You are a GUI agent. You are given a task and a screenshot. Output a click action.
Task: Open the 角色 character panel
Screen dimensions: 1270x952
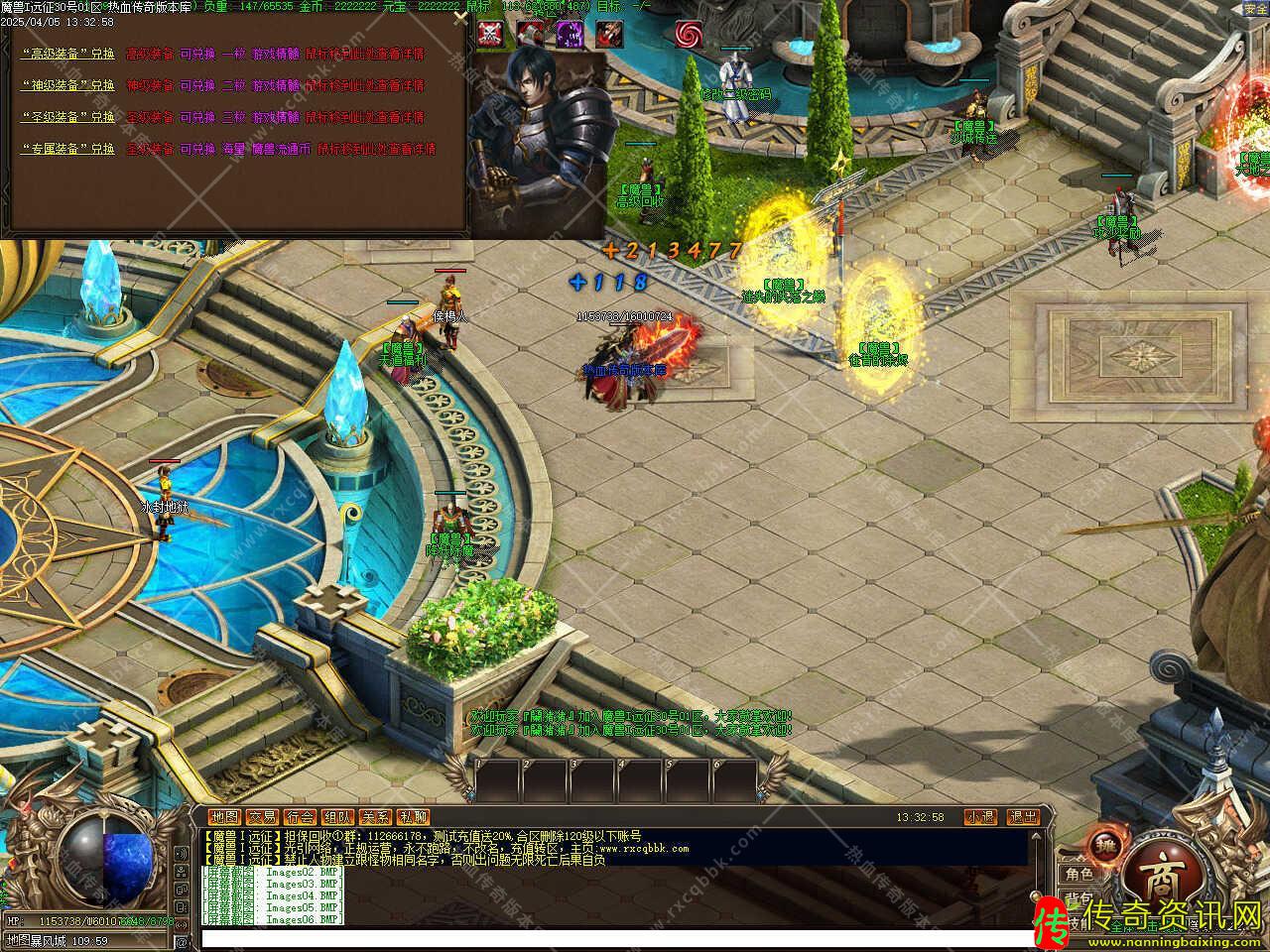(1079, 874)
